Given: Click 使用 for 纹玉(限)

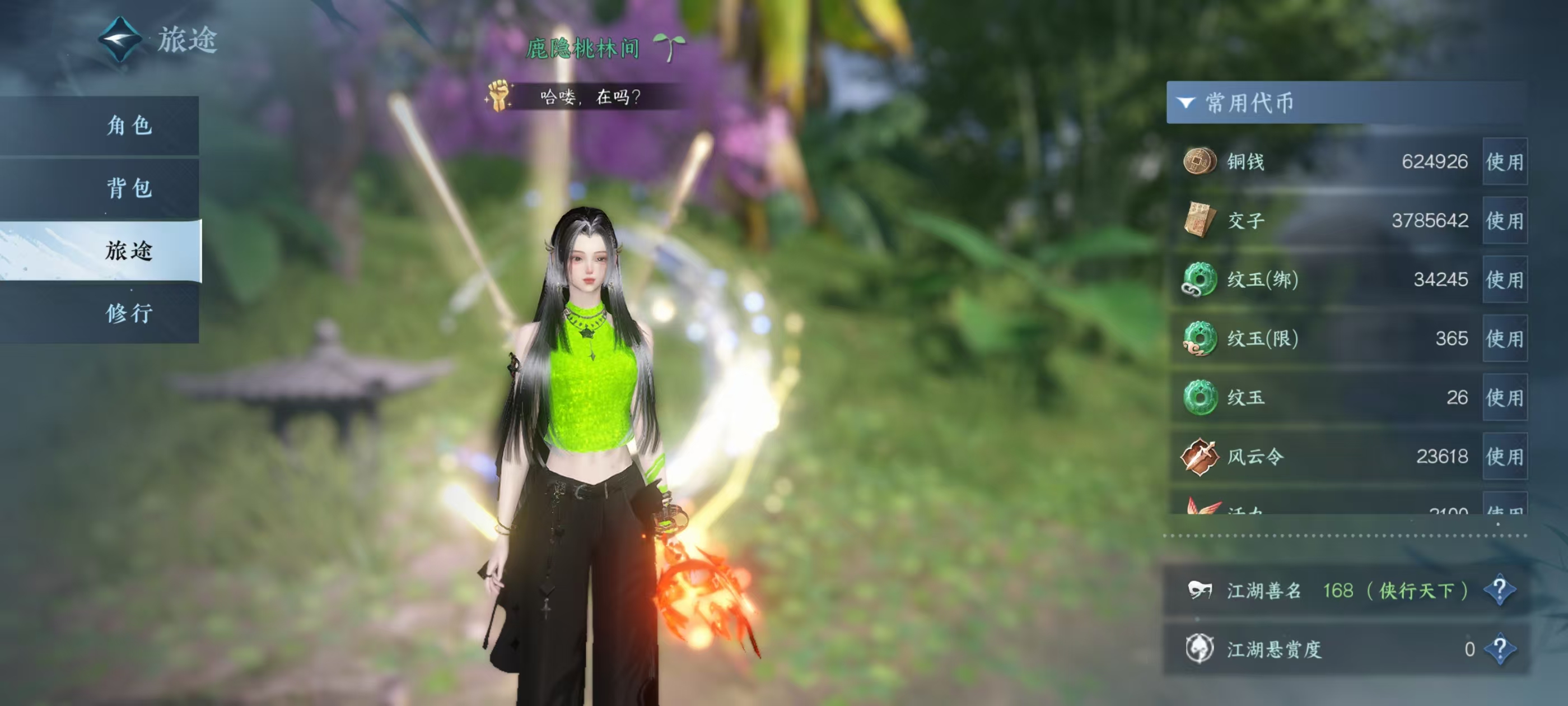Looking at the screenshot, I should click(x=1504, y=338).
